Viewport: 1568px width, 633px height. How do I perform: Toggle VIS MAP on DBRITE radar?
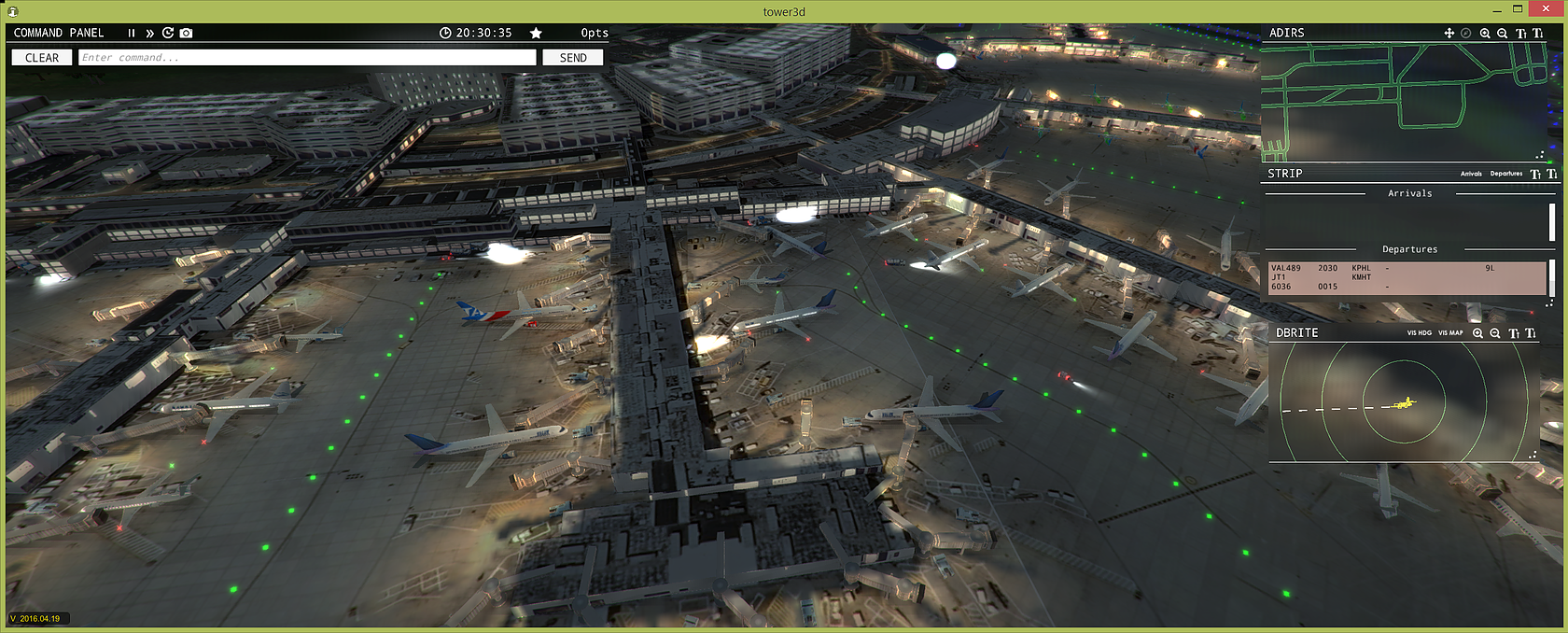1450,333
